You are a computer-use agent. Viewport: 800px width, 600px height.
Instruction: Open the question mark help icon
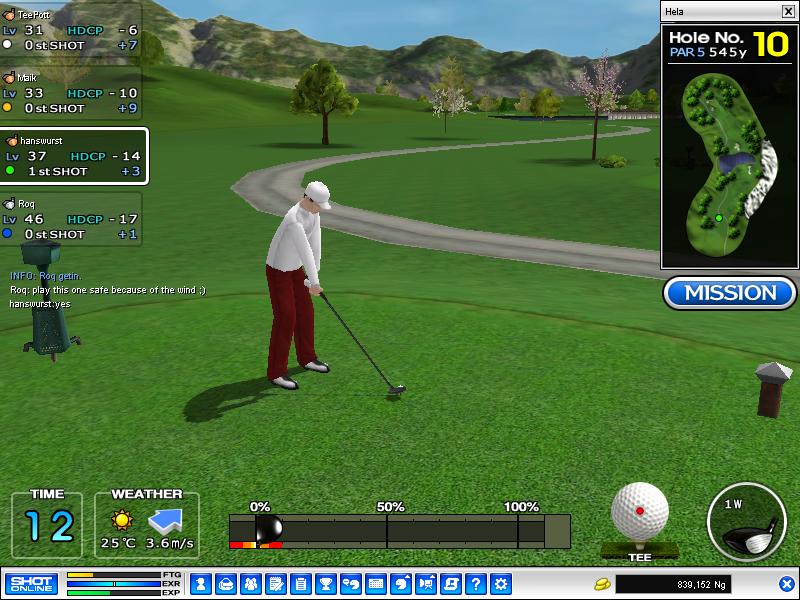tap(476, 583)
